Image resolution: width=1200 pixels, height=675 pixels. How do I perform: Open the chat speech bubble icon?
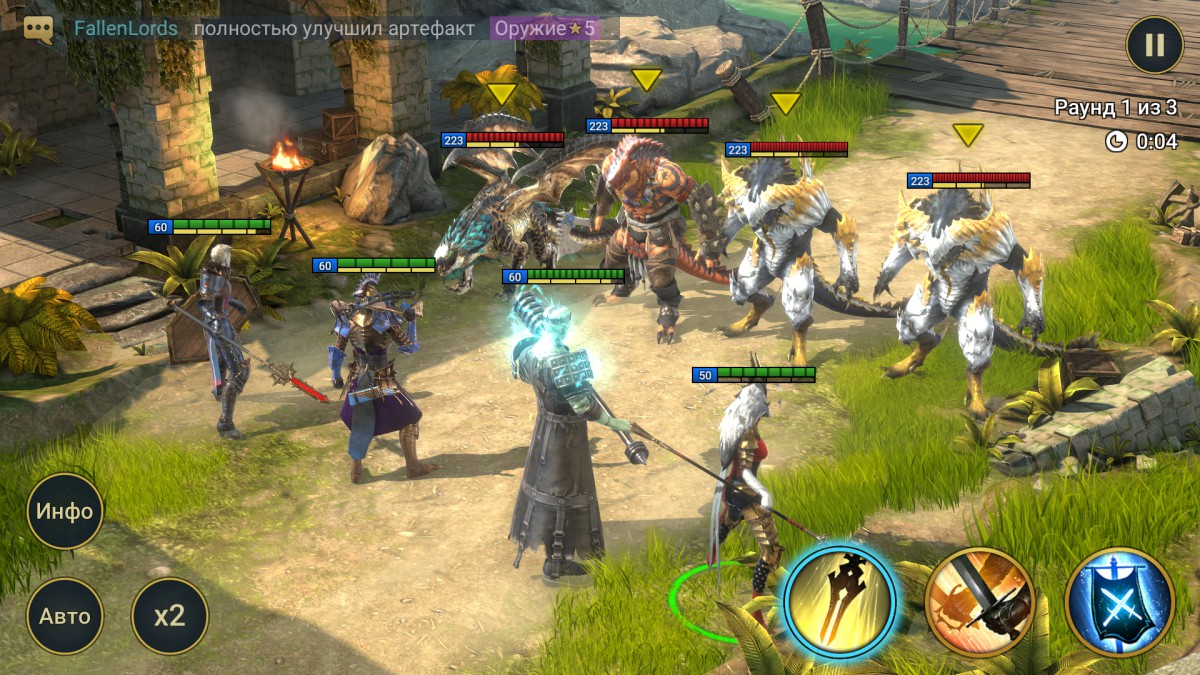pyautogui.click(x=39, y=28)
